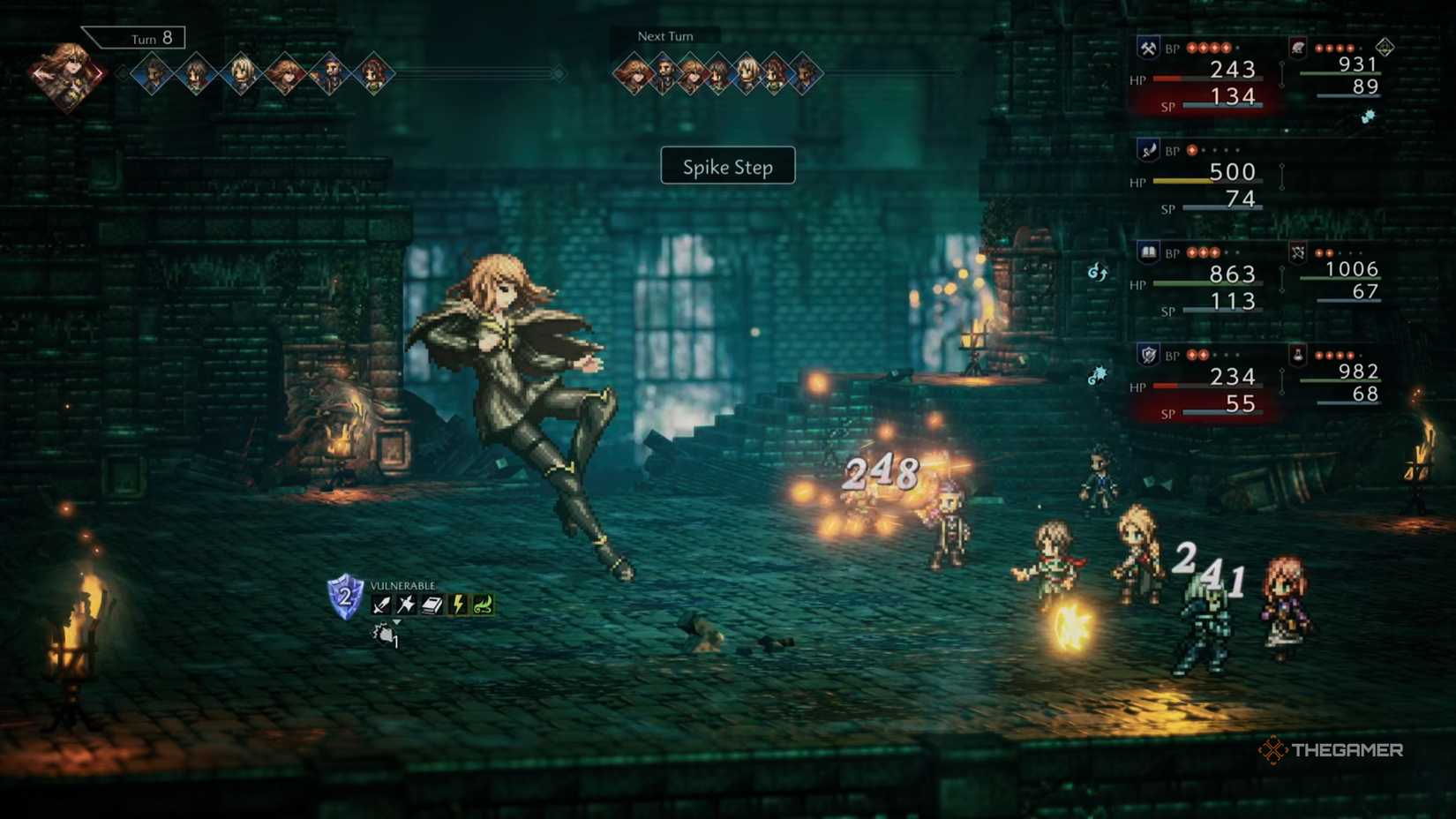Click the book job icon in the third party panel
This screenshot has height=819, width=1456.
click(1147, 252)
